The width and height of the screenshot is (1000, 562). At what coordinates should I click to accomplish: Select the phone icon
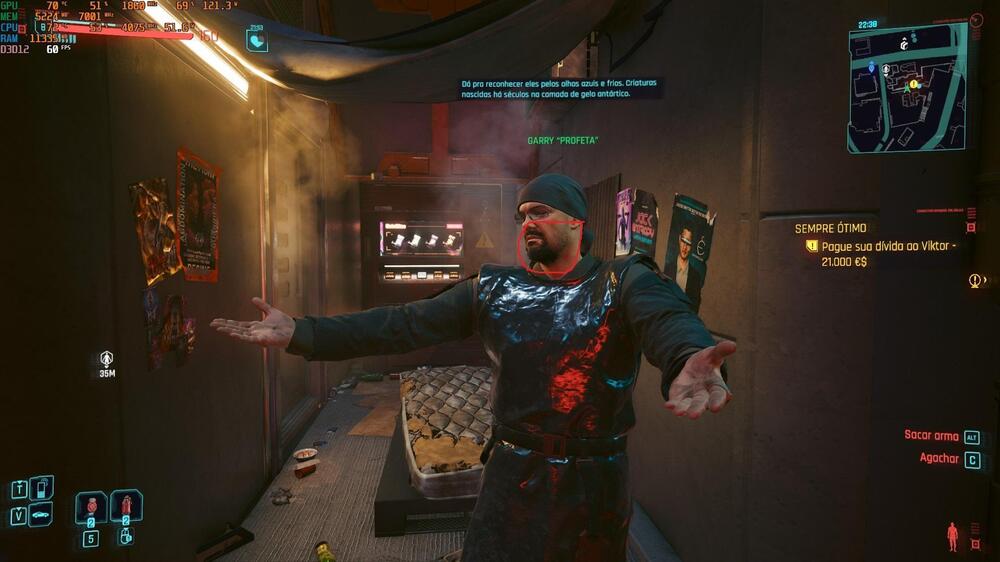coord(41,488)
